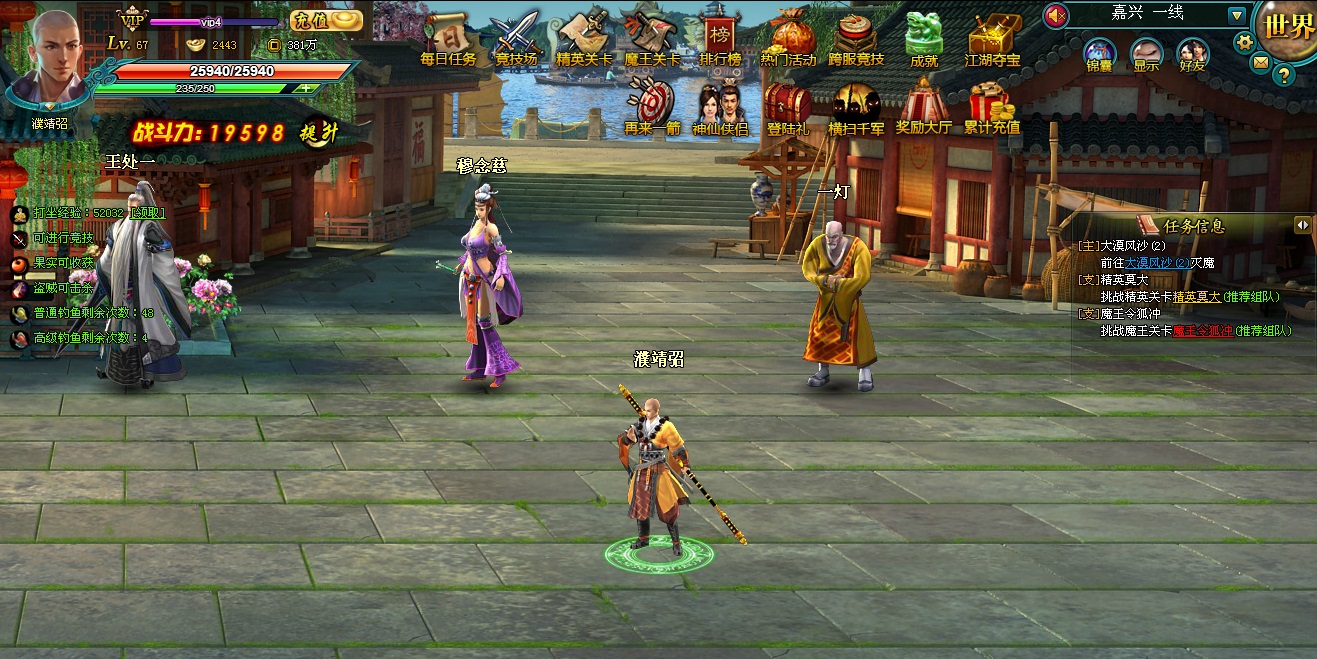
Task: Open the 排行榜 ranking board
Action: 719,38
